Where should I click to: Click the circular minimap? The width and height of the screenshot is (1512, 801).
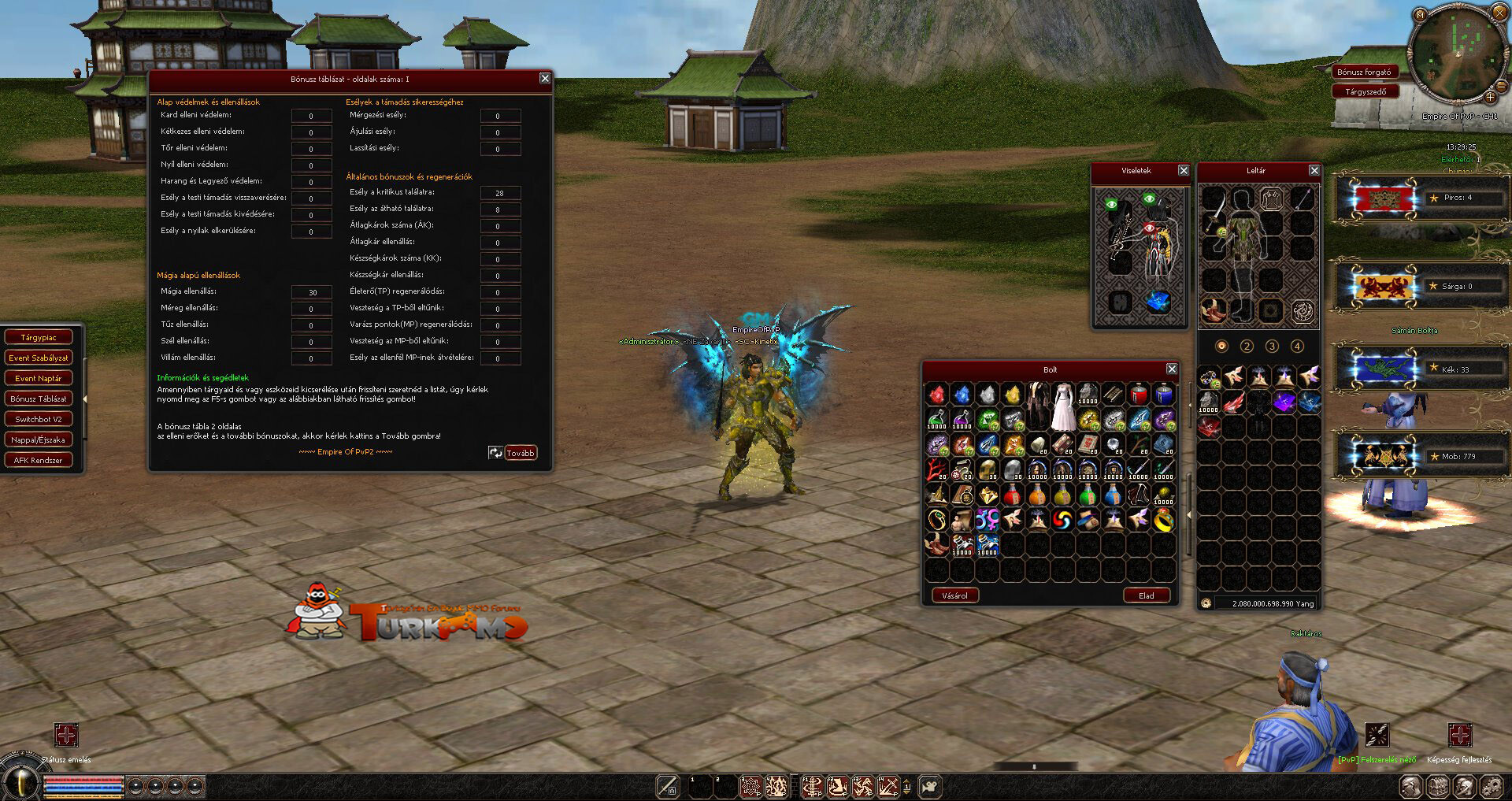point(1455,54)
